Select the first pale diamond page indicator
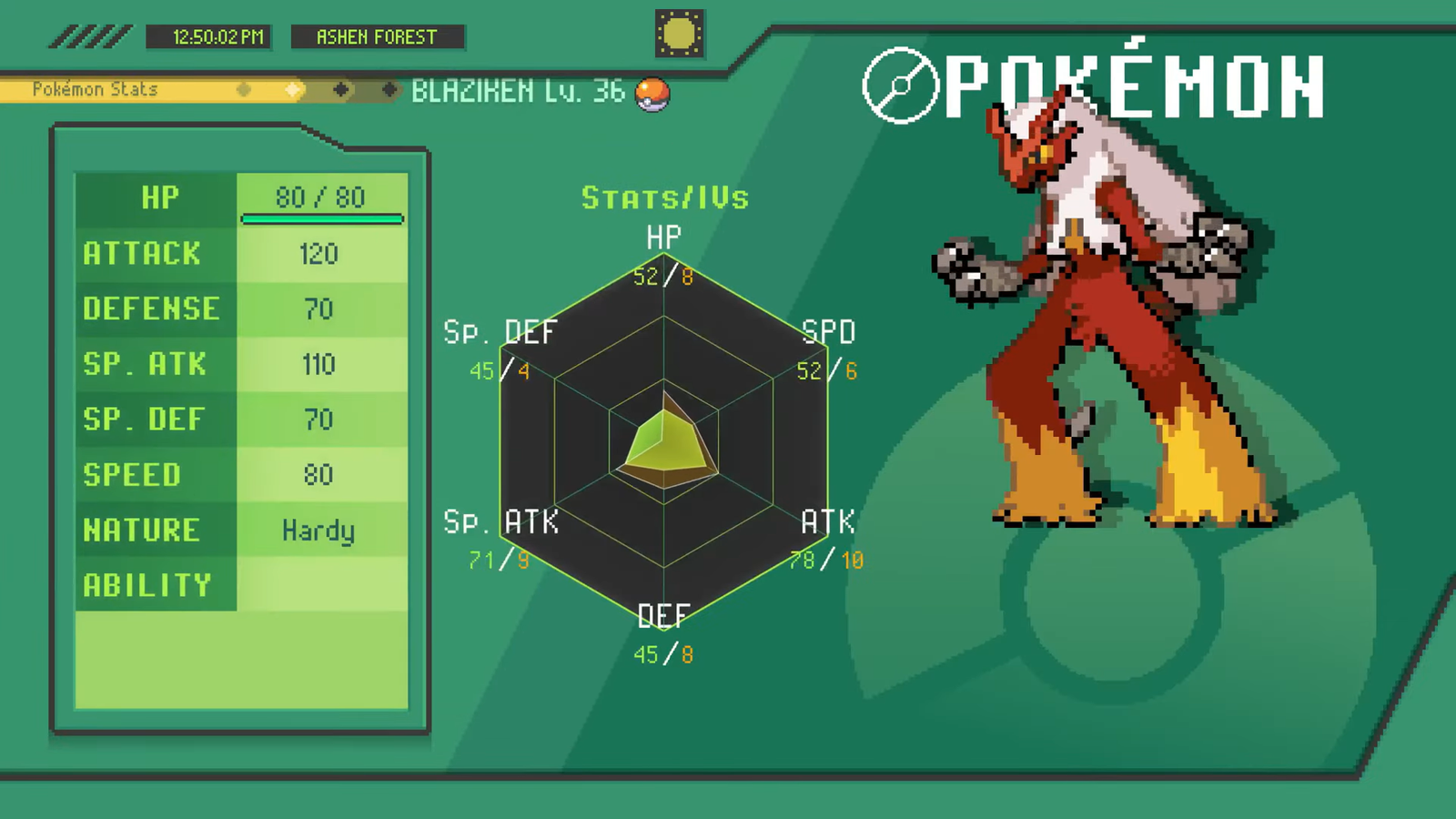Image resolution: width=1456 pixels, height=819 pixels. coord(244,90)
